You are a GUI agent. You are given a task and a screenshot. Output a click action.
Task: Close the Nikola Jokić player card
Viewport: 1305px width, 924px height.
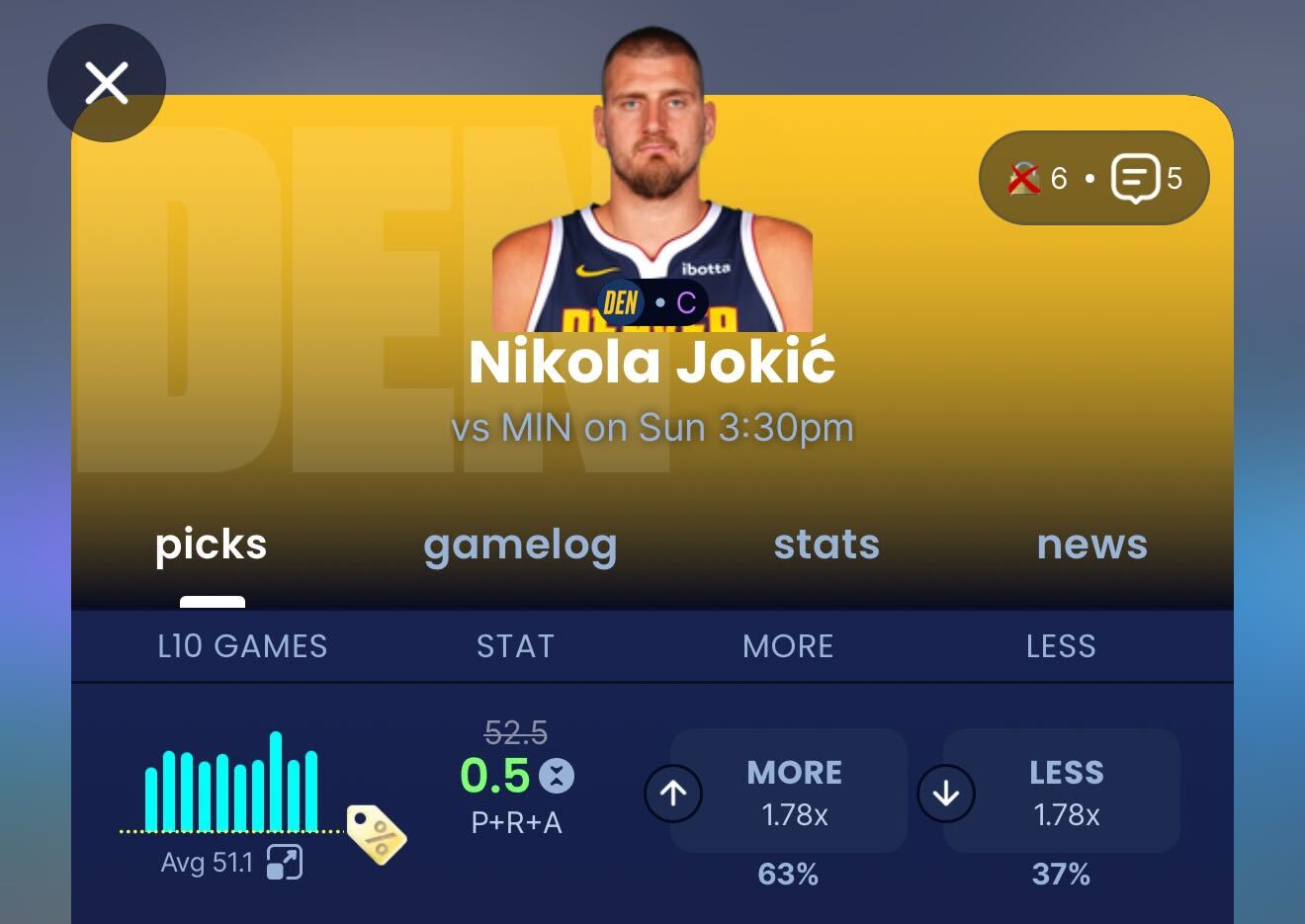[x=107, y=83]
